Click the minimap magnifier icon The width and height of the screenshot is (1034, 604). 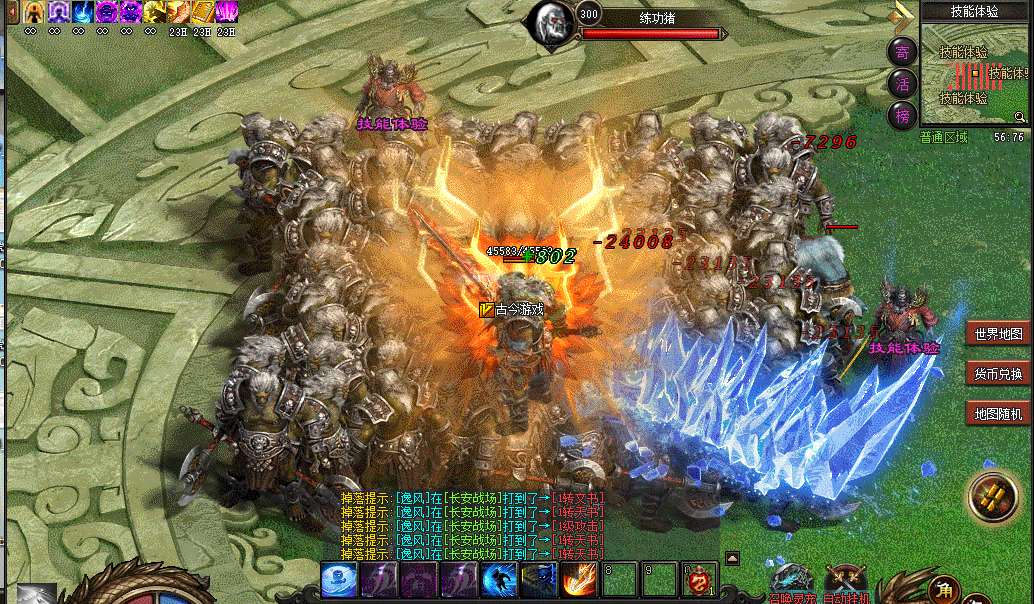coord(1020,117)
